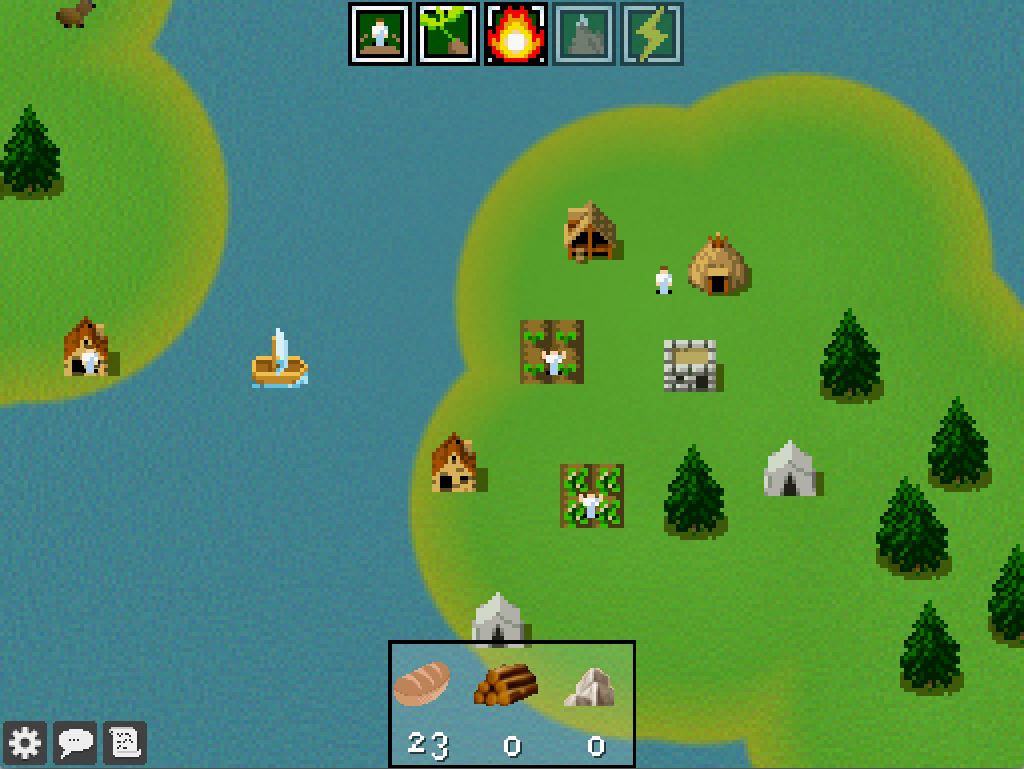Select the villager spawn power icon
This screenshot has height=769, width=1024.
coord(380,34)
